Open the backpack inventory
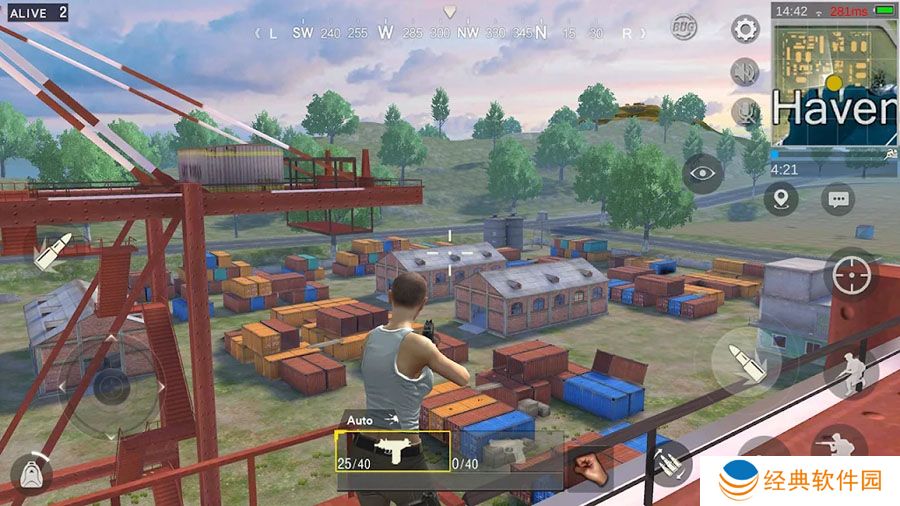Screen dimensions: 900x506 click(31, 472)
